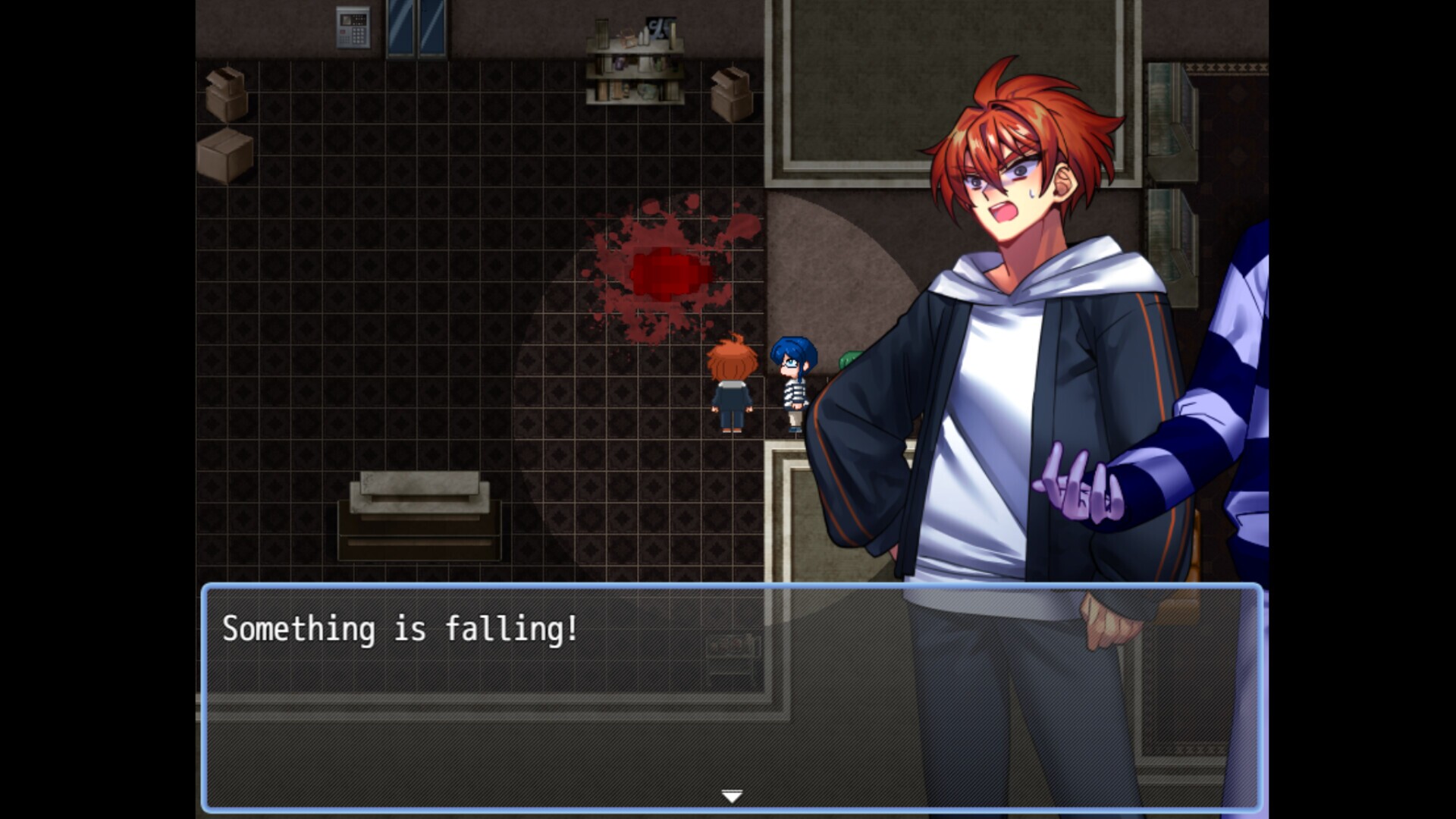Advance dialogue with the white down arrow
This screenshot has height=819, width=1456.
731,795
